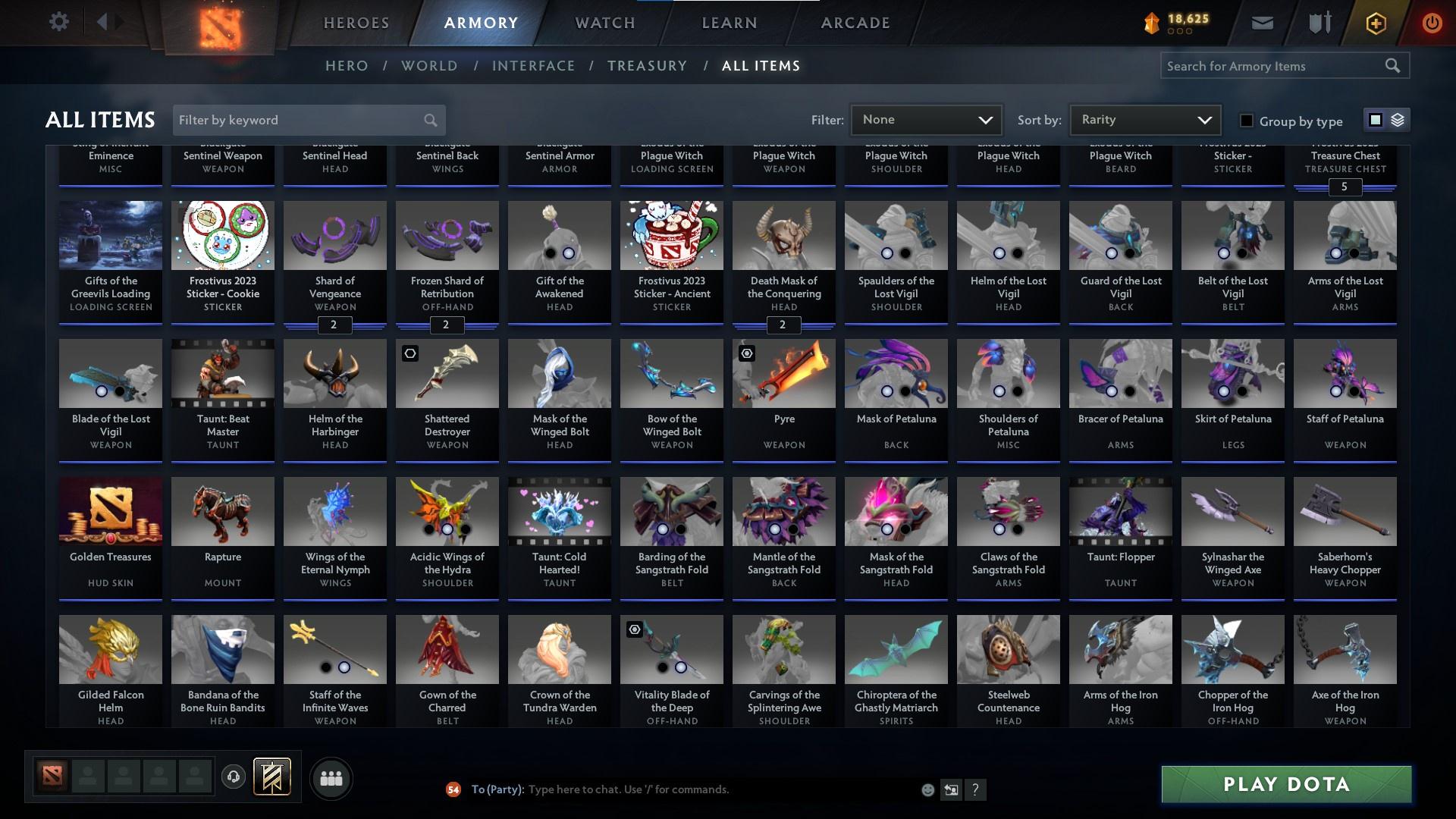1456x819 pixels.
Task: Open Dota Plus via hexagon plus icon
Action: [x=1375, y=23]
